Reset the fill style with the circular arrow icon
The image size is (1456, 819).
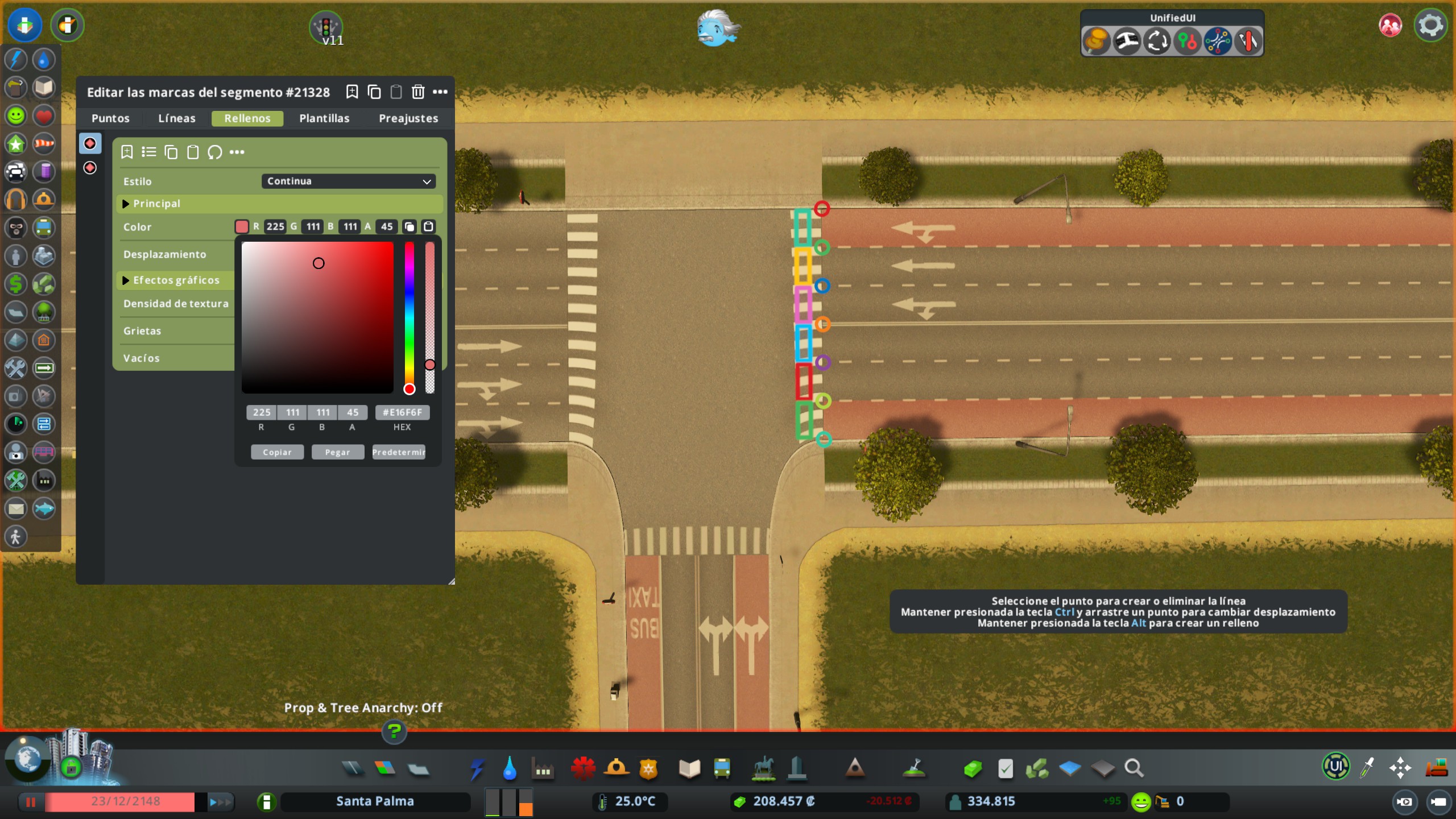pyautogui.click(x=216, y=152)
